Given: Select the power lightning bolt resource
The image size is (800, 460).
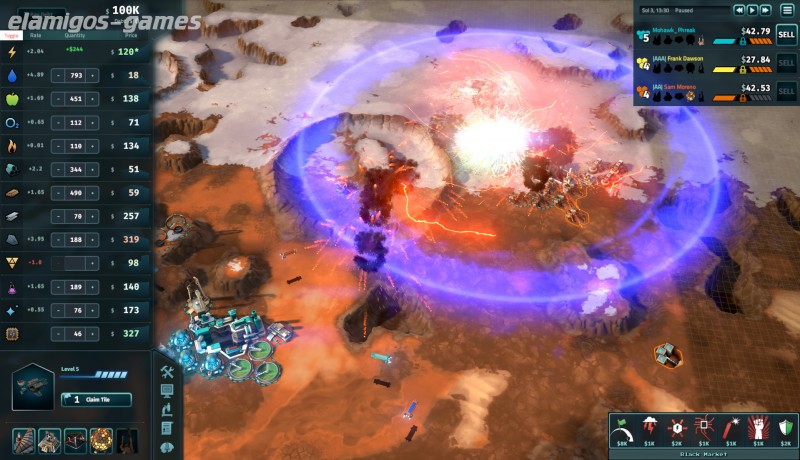Looking at the screenshot, I should pyautogui.click(x=12, y=52).
